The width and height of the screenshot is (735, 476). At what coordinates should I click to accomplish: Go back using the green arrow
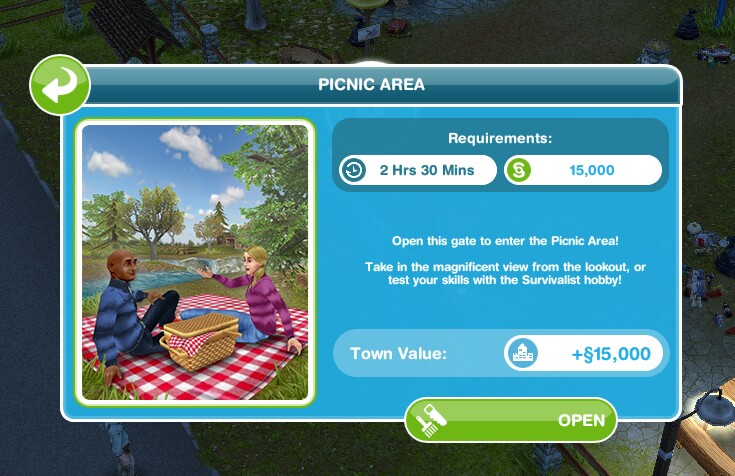[59, 86]
